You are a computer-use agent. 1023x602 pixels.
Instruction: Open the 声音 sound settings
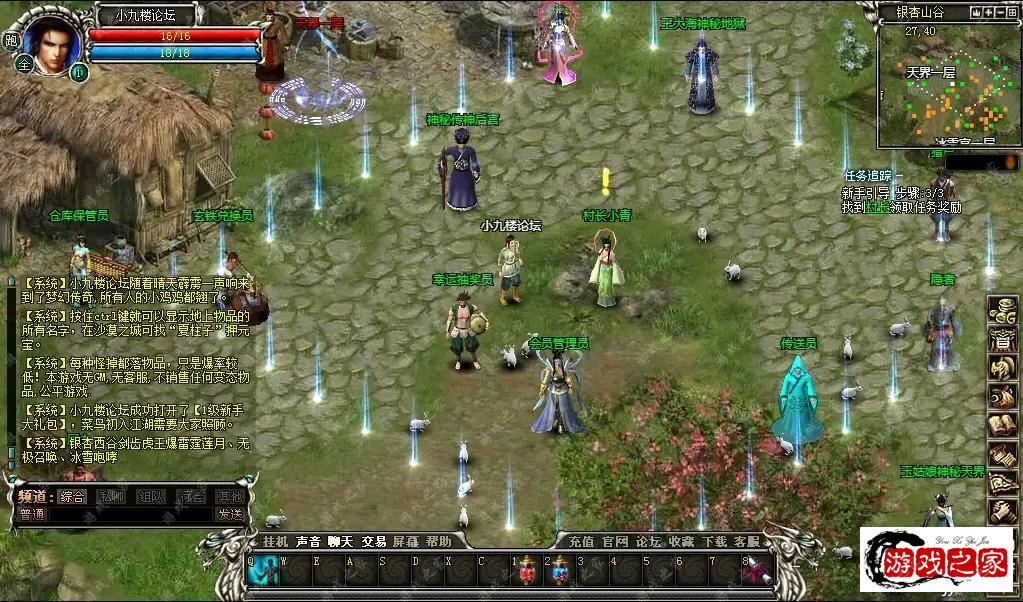click(x=308, y=541)
